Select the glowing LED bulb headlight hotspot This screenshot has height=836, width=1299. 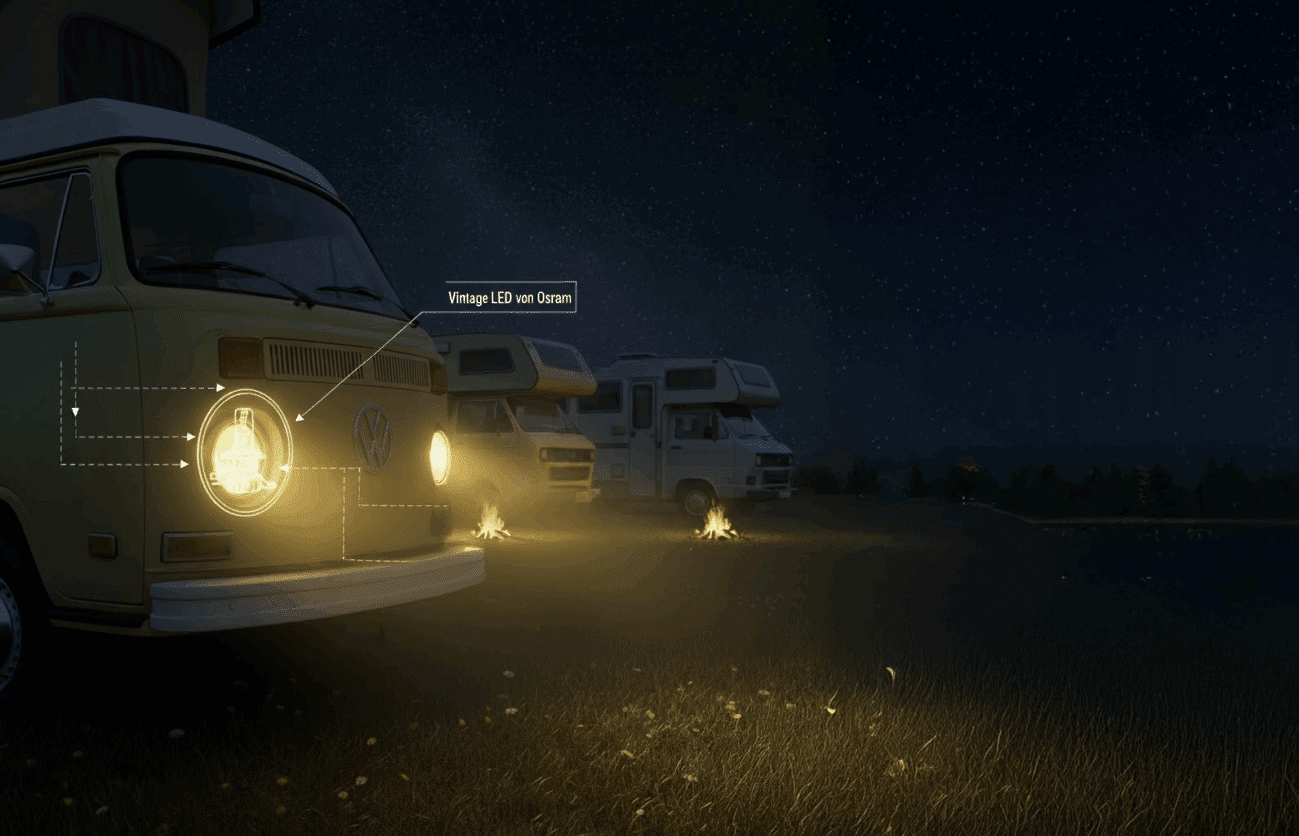pos(245,453)
